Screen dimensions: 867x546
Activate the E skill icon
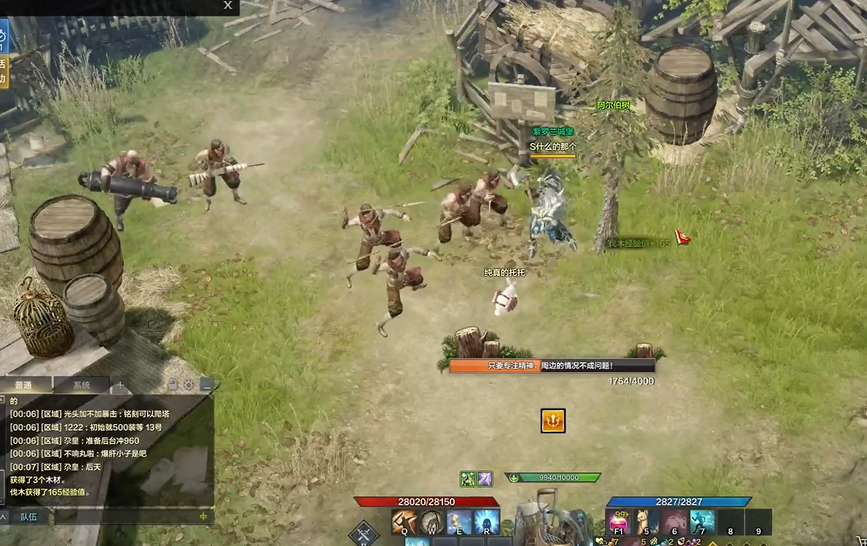(459, 522)
